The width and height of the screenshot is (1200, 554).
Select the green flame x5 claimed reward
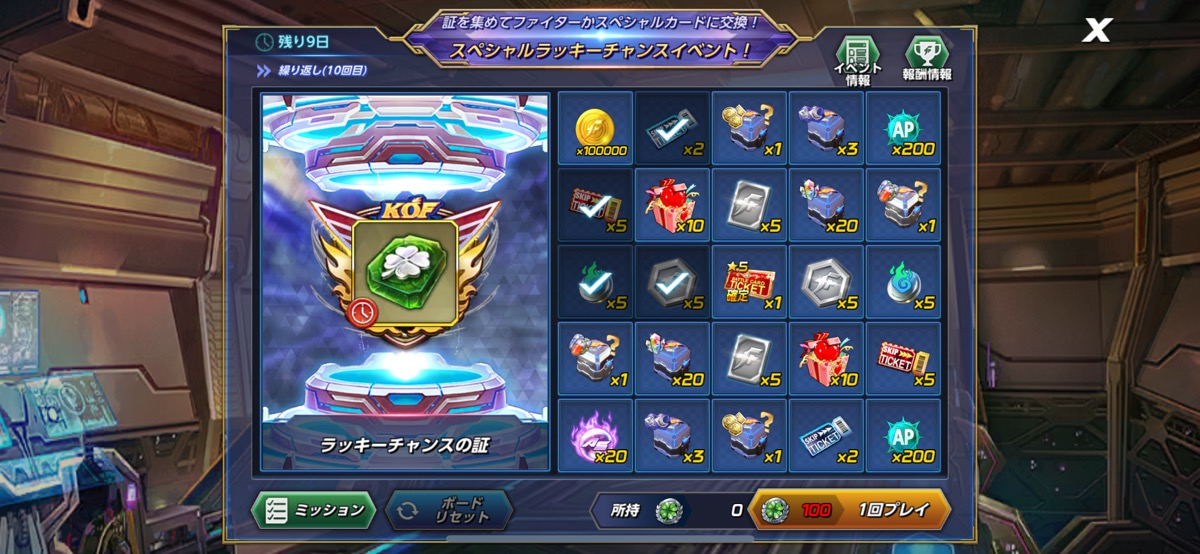595,283
